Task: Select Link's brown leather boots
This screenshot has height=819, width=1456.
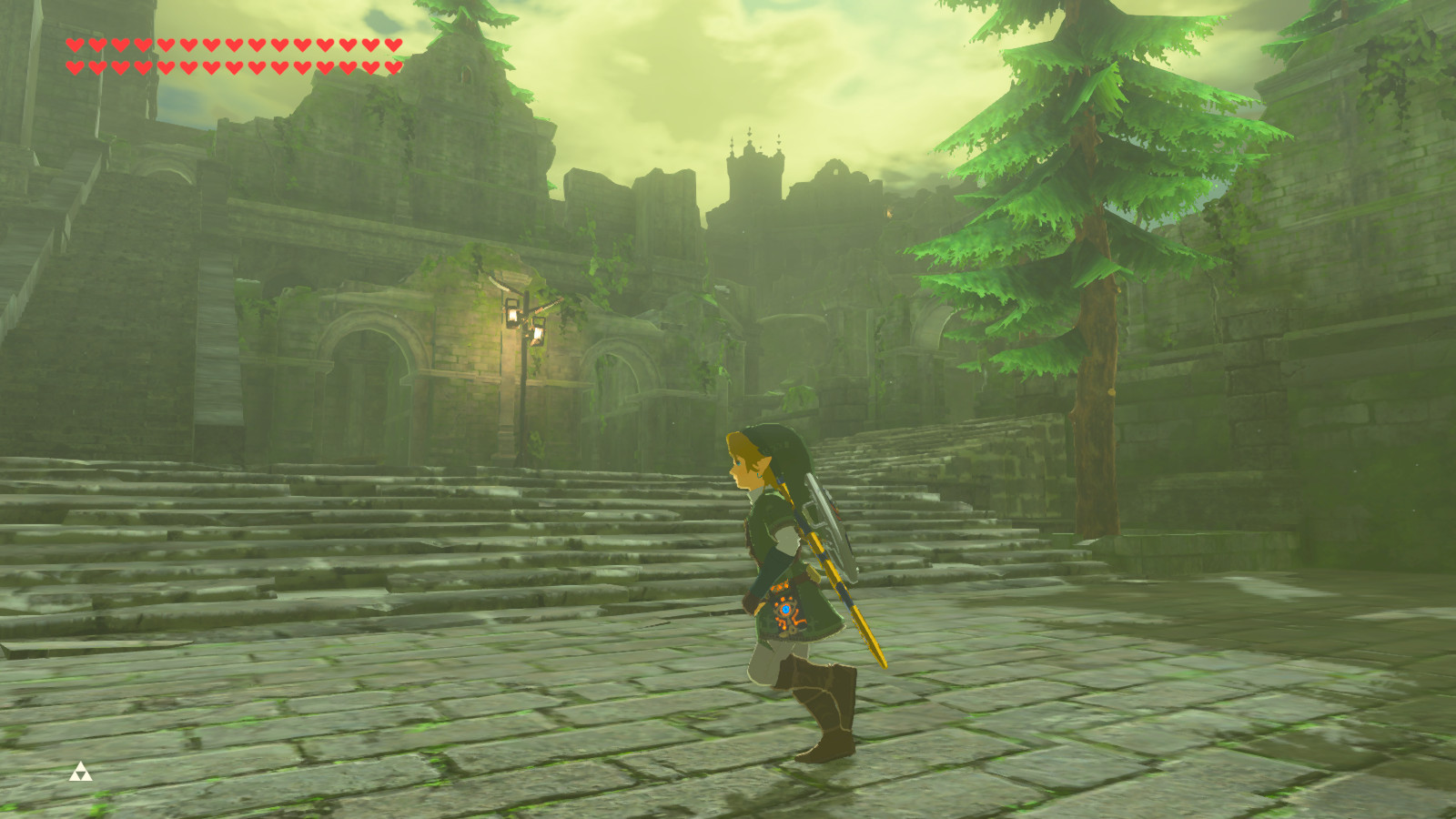Action: click(824, 714)
